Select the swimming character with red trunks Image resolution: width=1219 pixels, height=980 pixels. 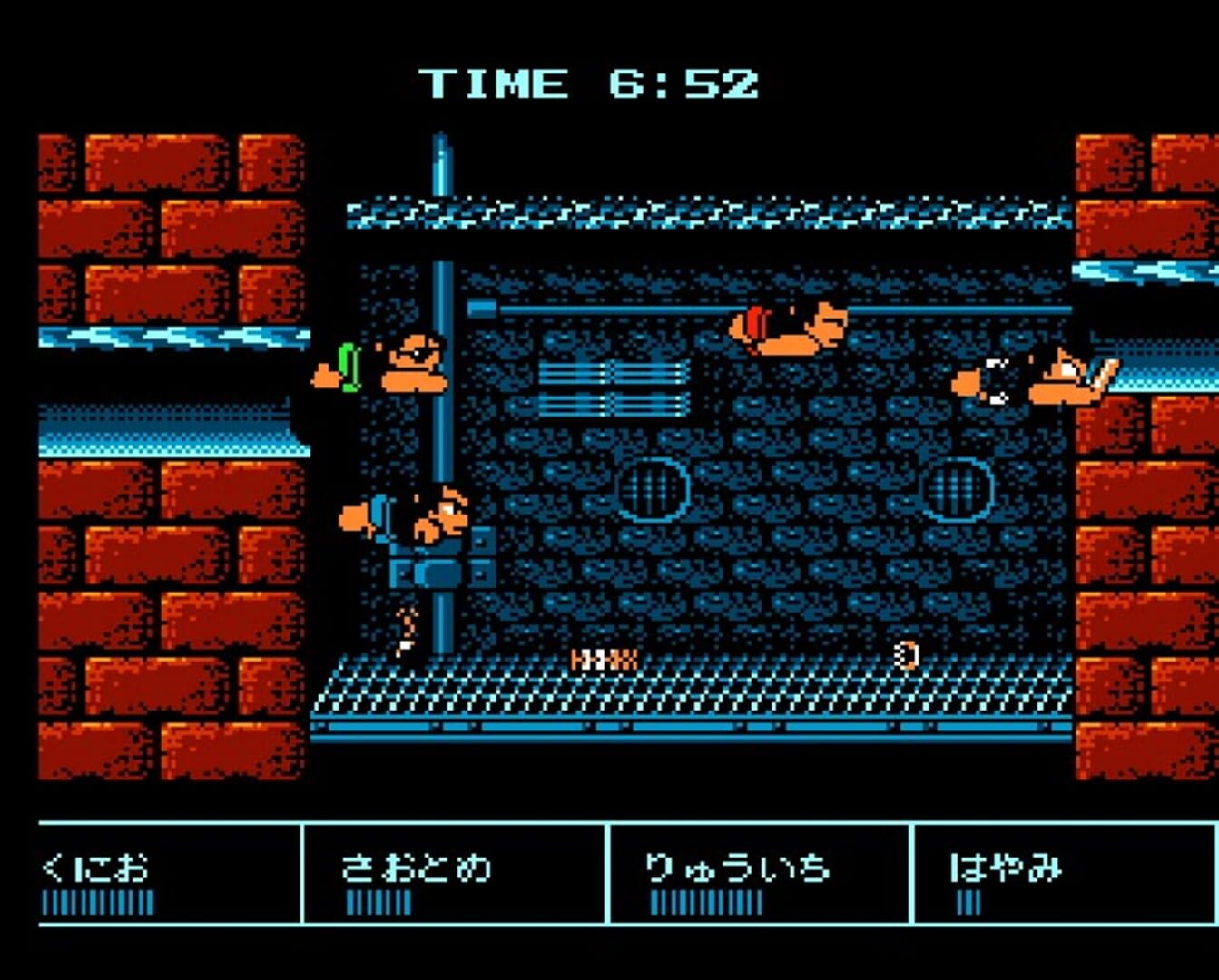(790, 327)
